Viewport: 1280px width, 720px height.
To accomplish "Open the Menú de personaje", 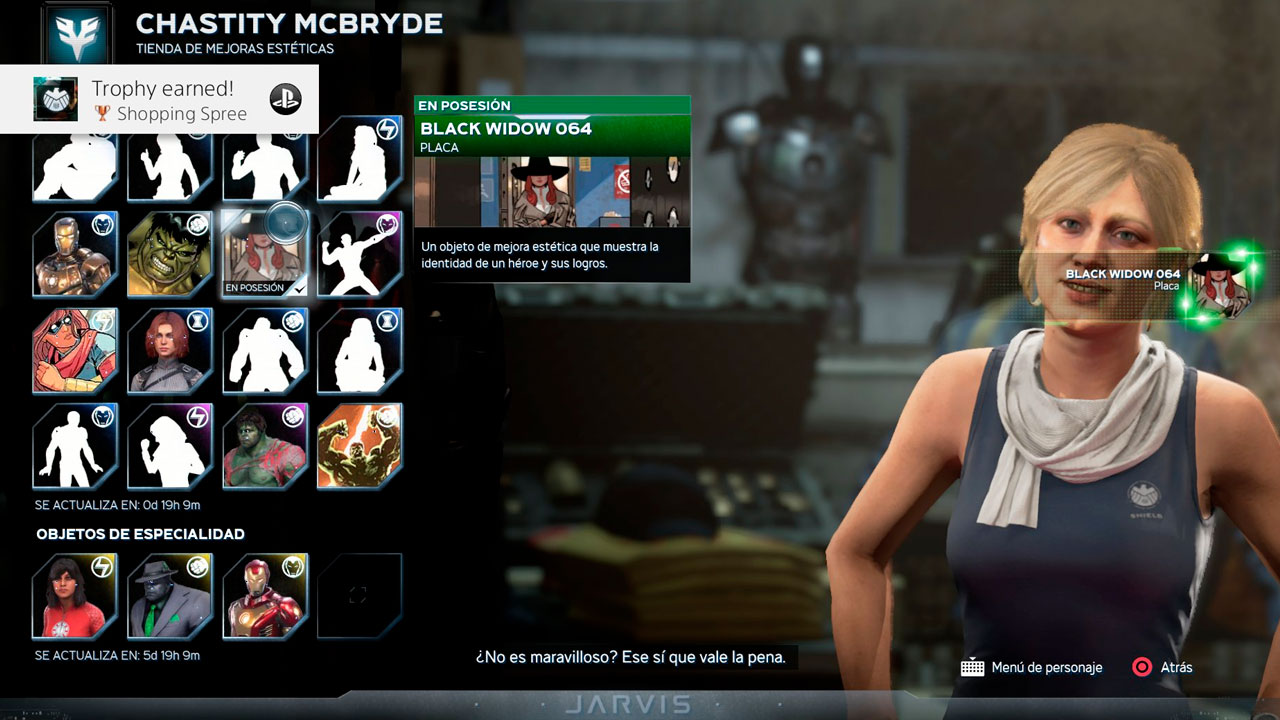I will (x=1032, y=667).
